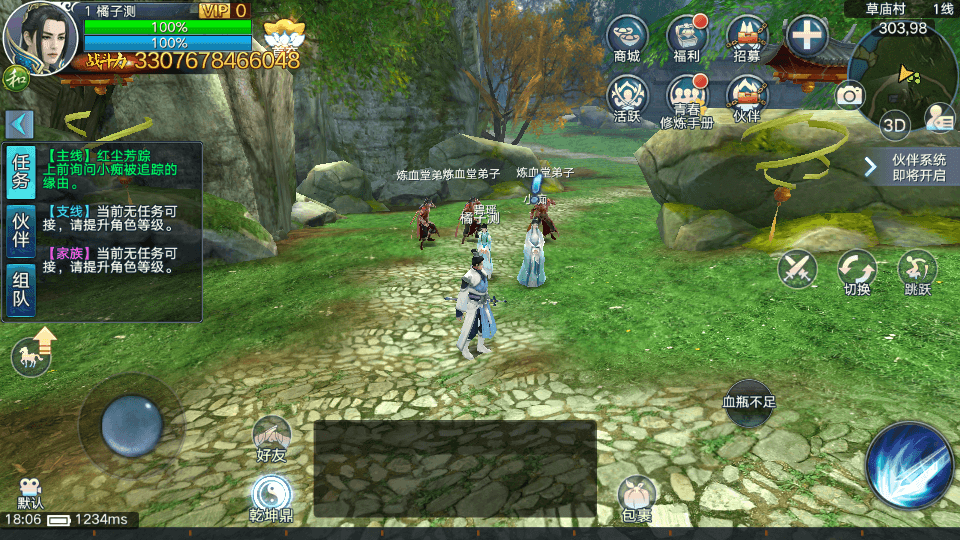
Task: Open the 活跃 activity menu
Action: point(627,96)
